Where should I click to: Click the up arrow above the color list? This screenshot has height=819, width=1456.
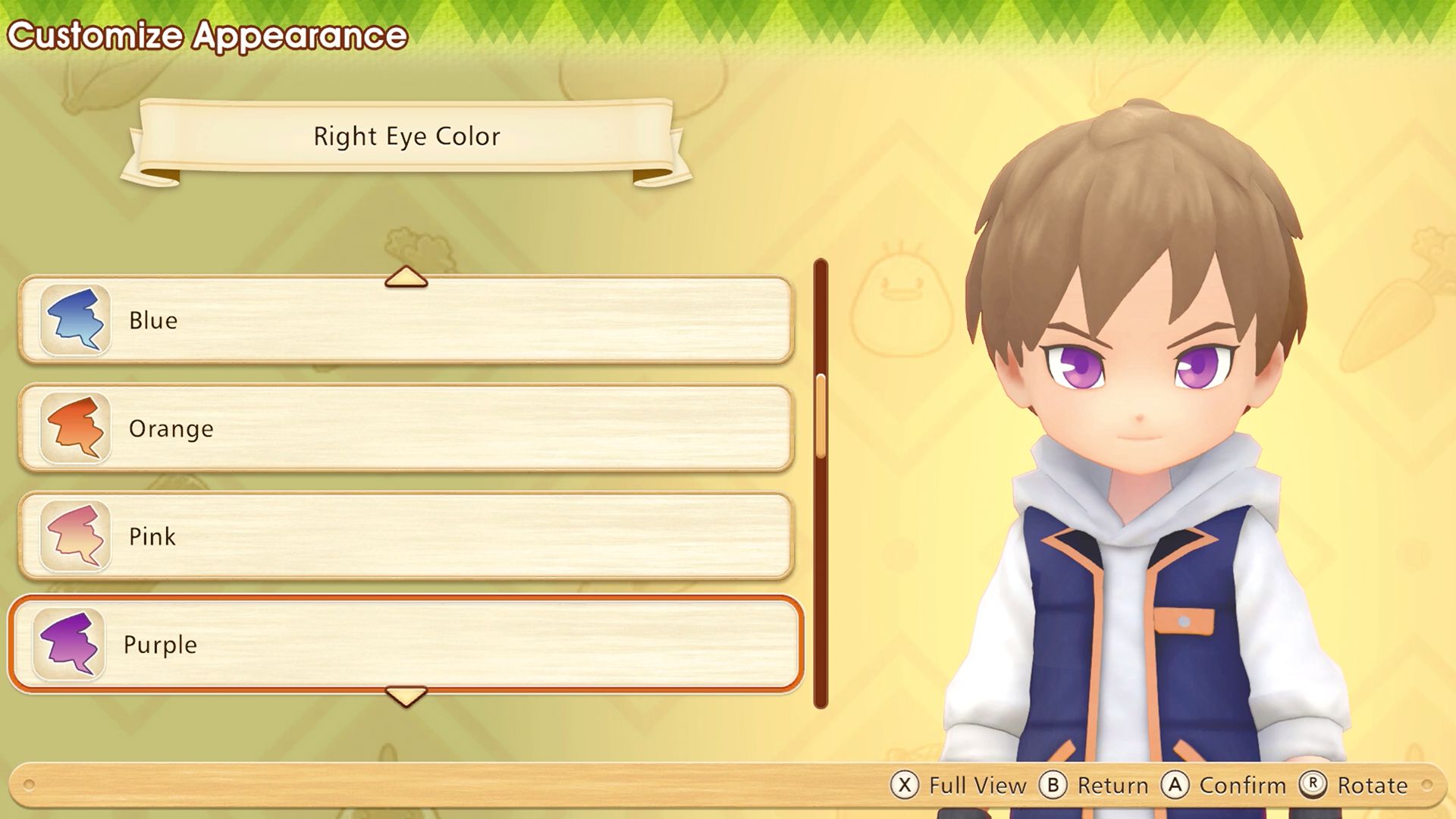pos(406,276)
